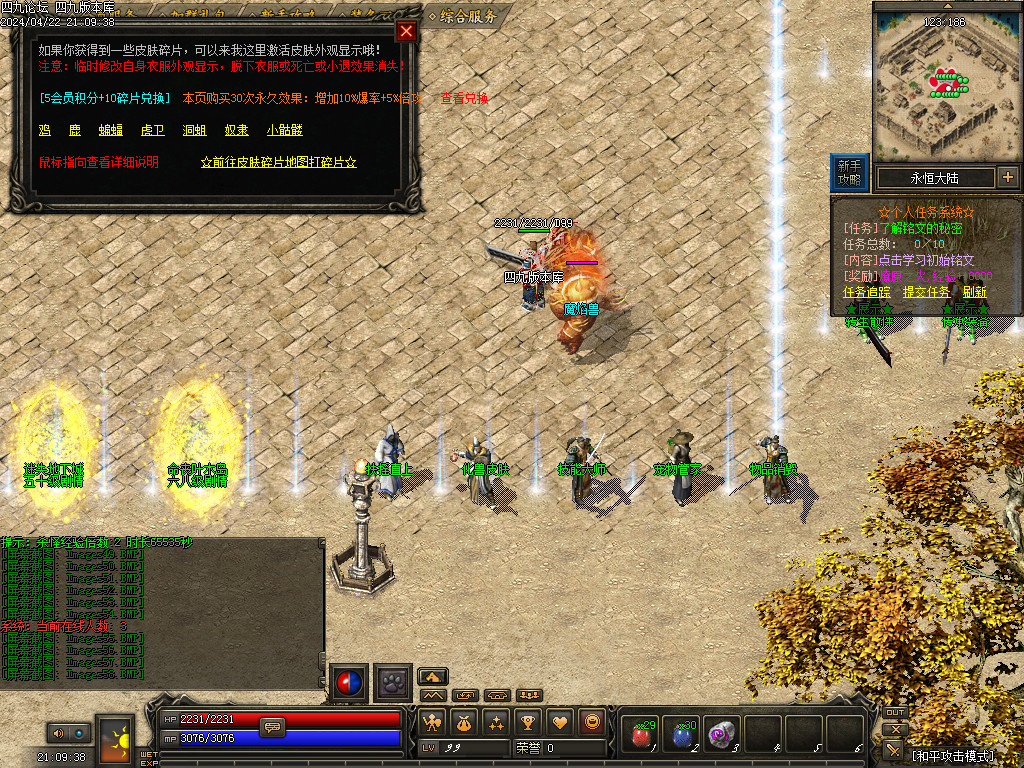Select the purple swirl stone in slot 3
1024x768 pixels.
click(721, 735)
